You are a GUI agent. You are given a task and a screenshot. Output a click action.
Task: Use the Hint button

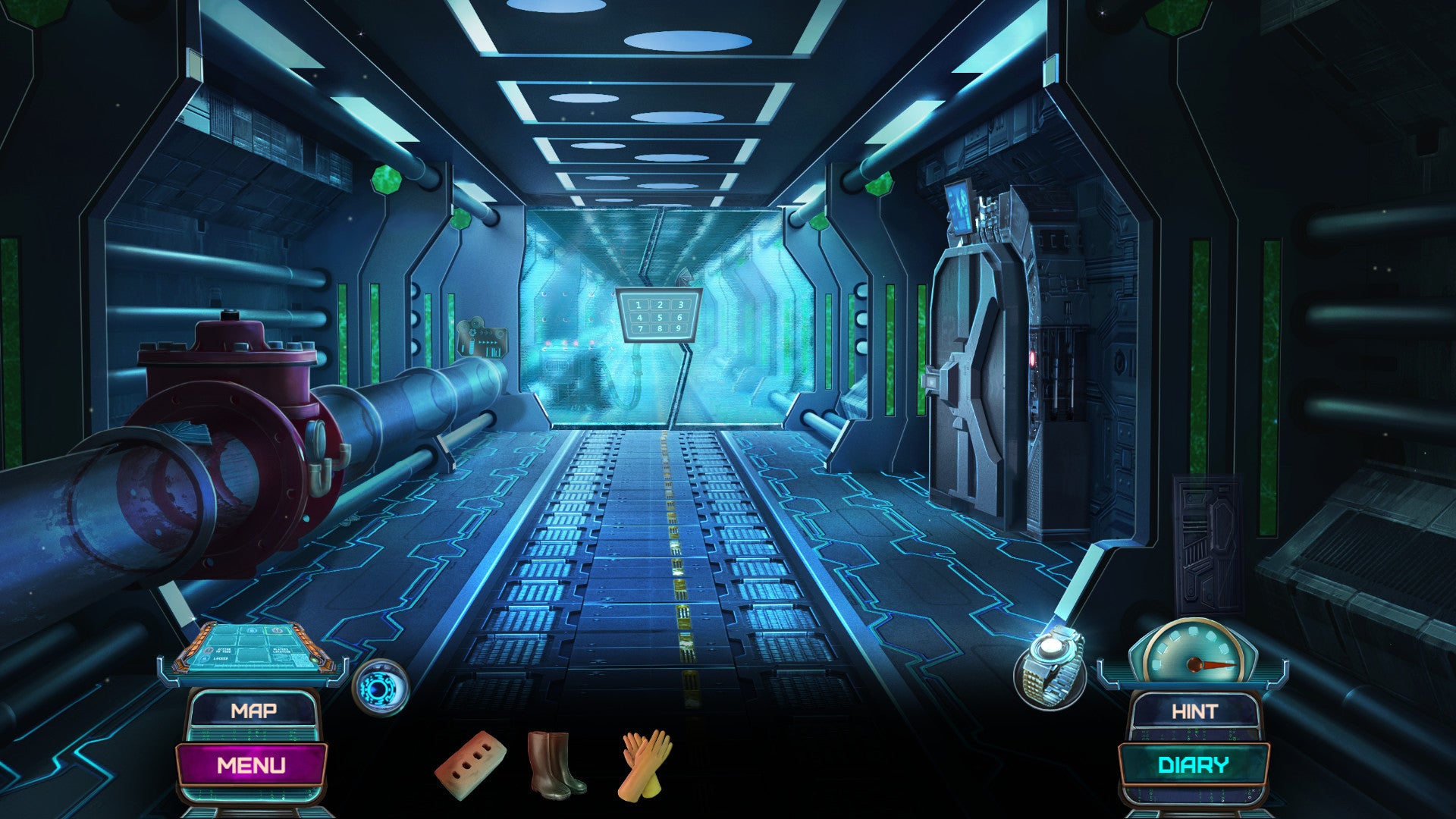(1194, 711)
